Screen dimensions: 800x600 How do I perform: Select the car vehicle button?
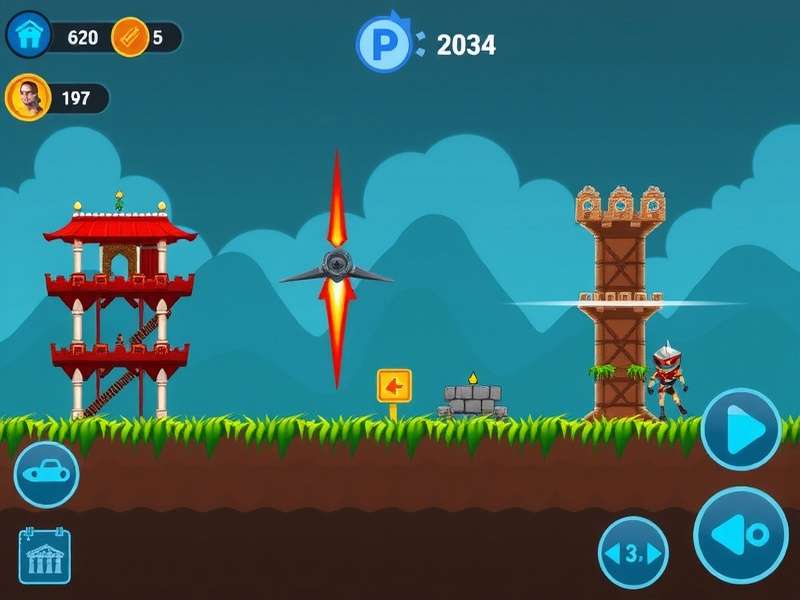click(46, 474)
